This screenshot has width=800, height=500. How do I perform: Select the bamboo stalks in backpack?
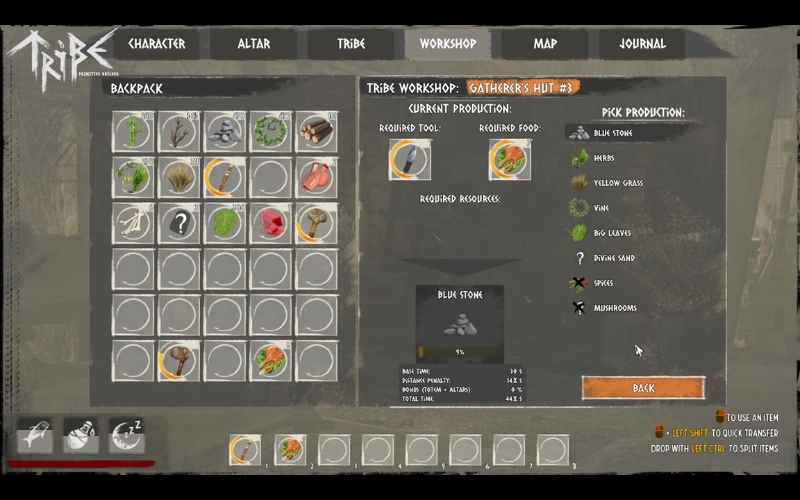point(133,132)
